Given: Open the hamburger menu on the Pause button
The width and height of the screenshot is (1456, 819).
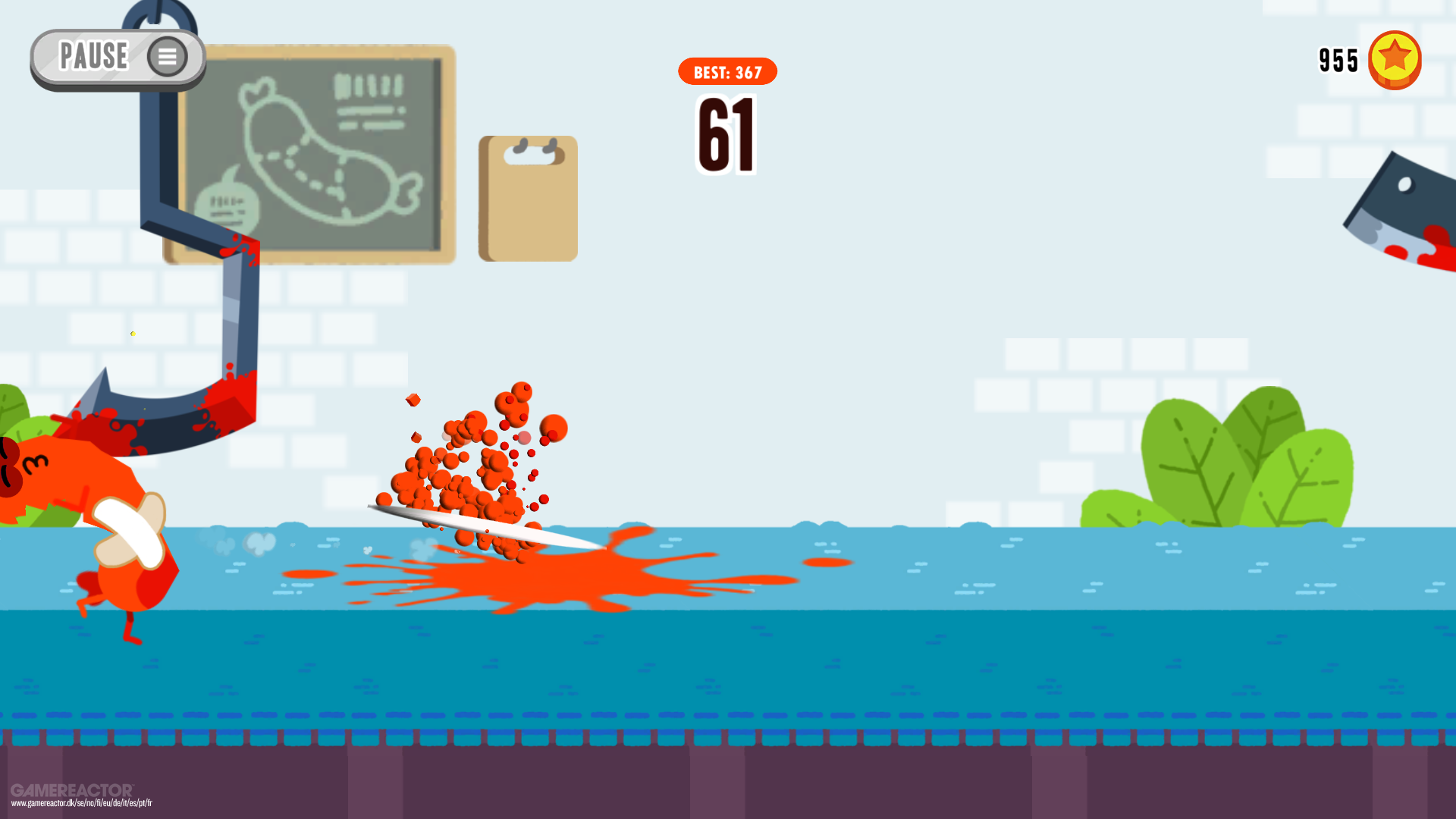Looking at the screenshot, I should tap(168, 55).
